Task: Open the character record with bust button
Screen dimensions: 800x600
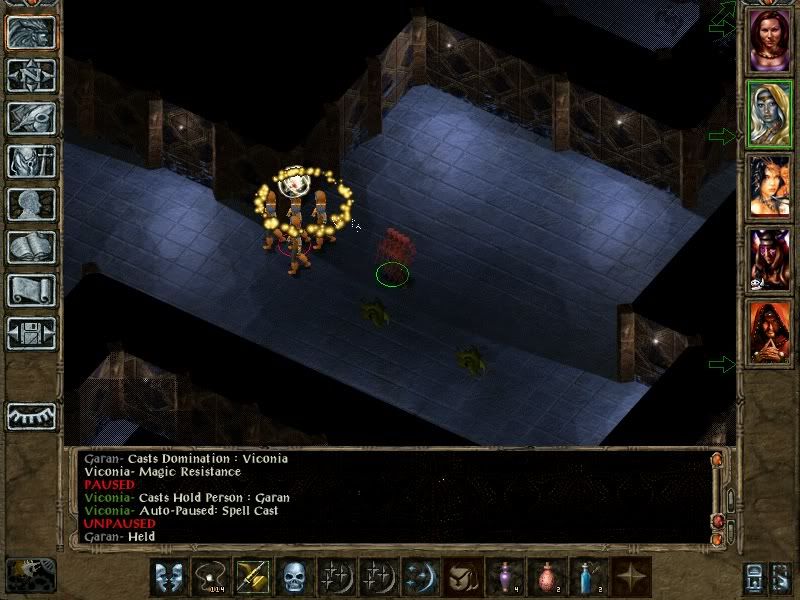Action: click(30, 204)
